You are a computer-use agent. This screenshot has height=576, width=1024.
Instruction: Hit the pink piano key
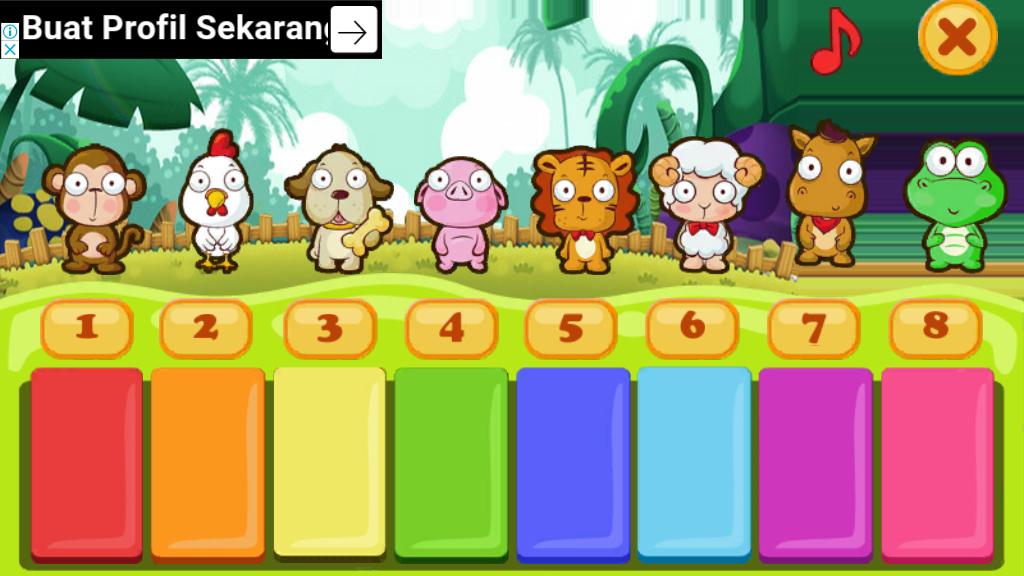tap(937, 462)
